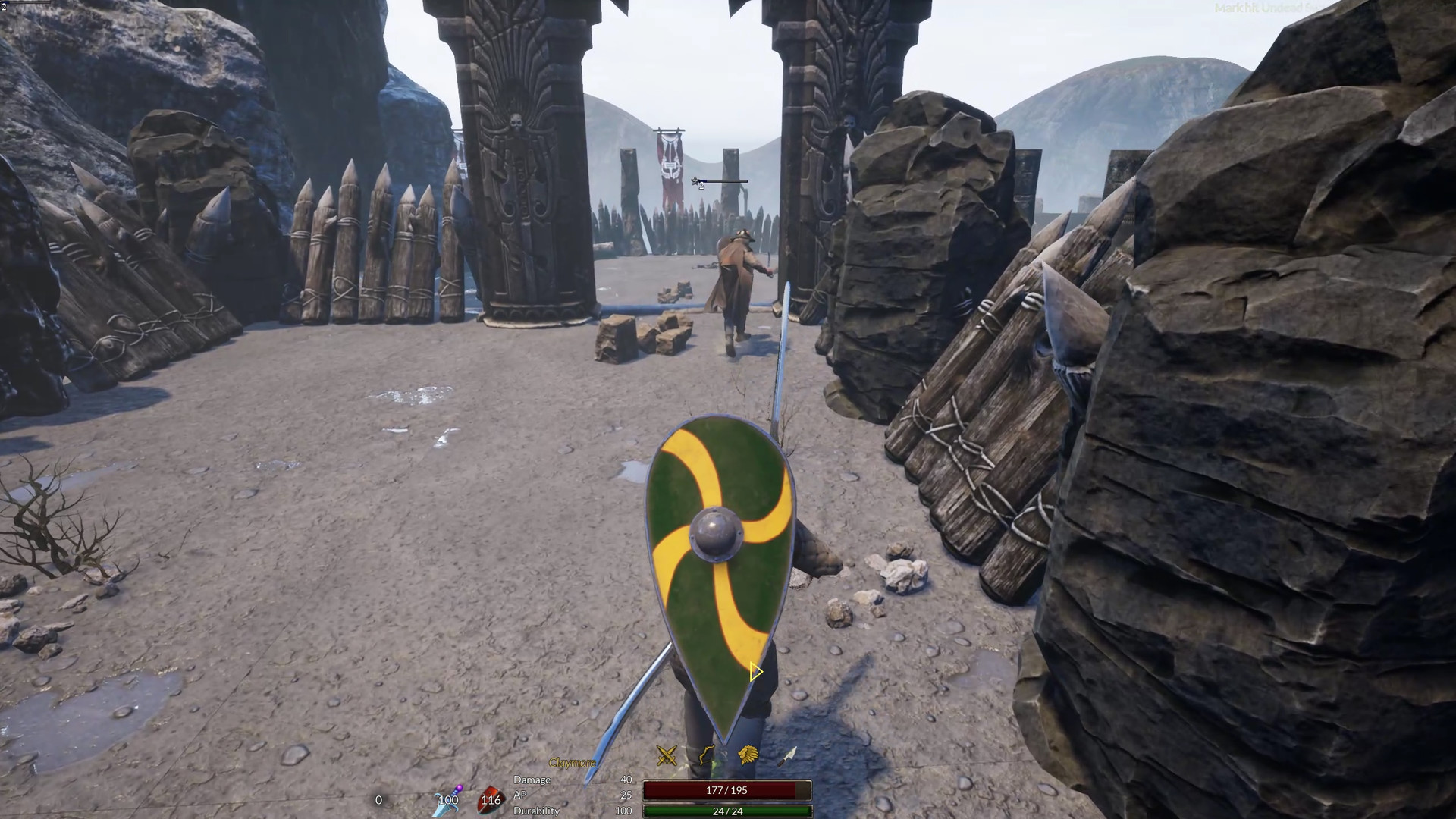
Task: Select the throwing knife icon
Action: (786, 757)
